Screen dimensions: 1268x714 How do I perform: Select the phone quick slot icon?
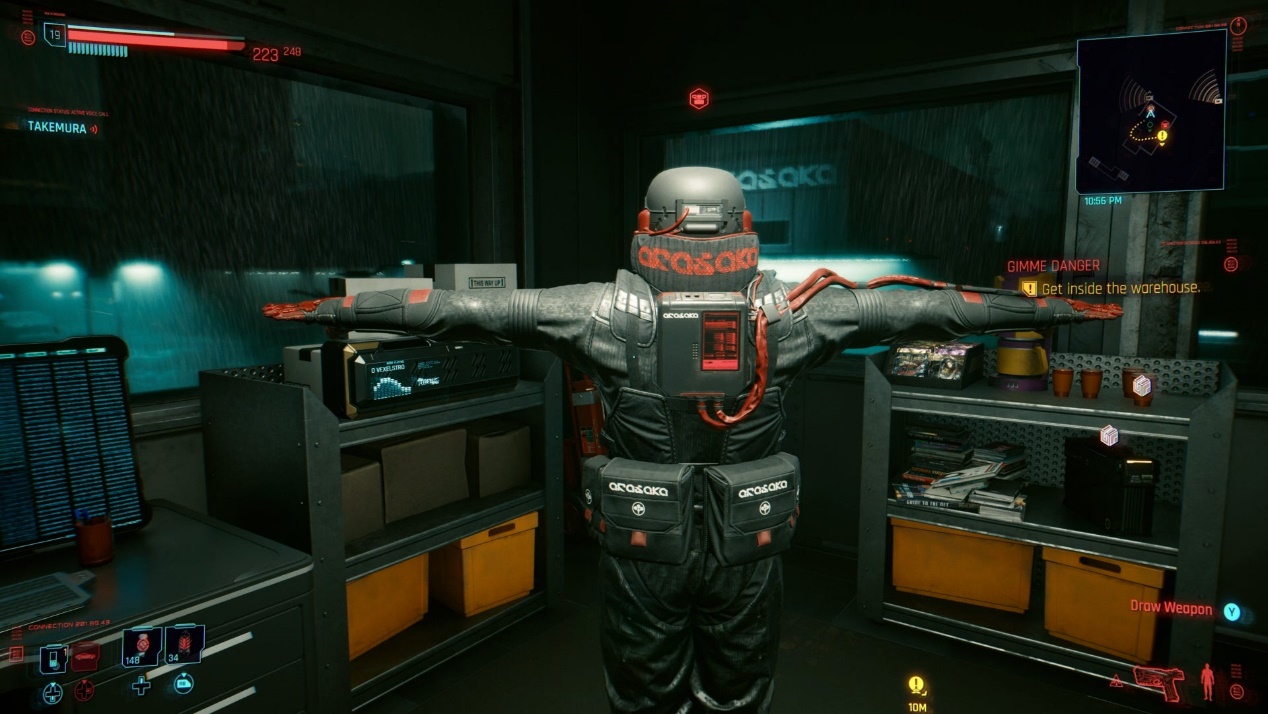52,658
